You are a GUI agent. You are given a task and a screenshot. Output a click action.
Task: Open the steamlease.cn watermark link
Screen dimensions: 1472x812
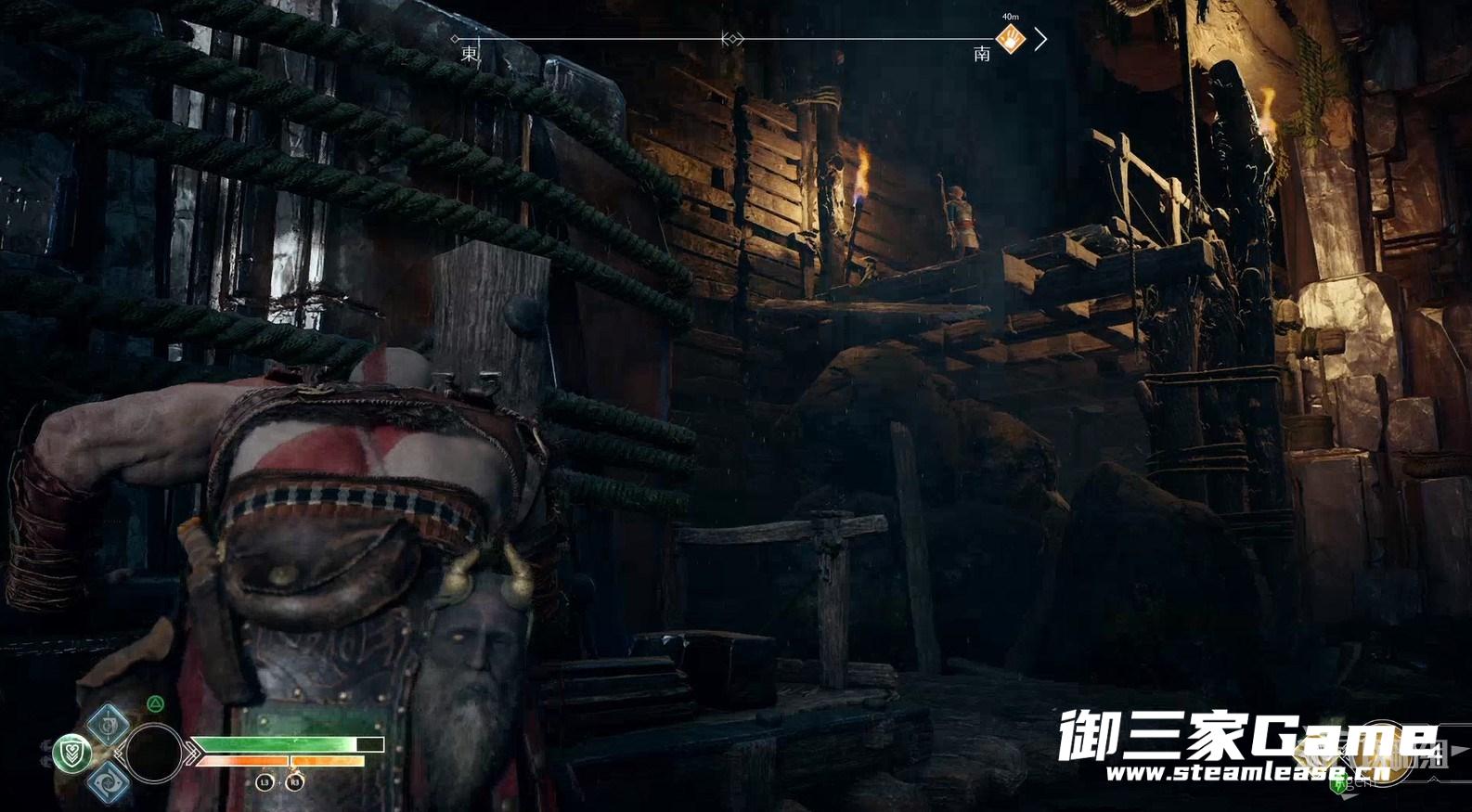(1248, 772)
